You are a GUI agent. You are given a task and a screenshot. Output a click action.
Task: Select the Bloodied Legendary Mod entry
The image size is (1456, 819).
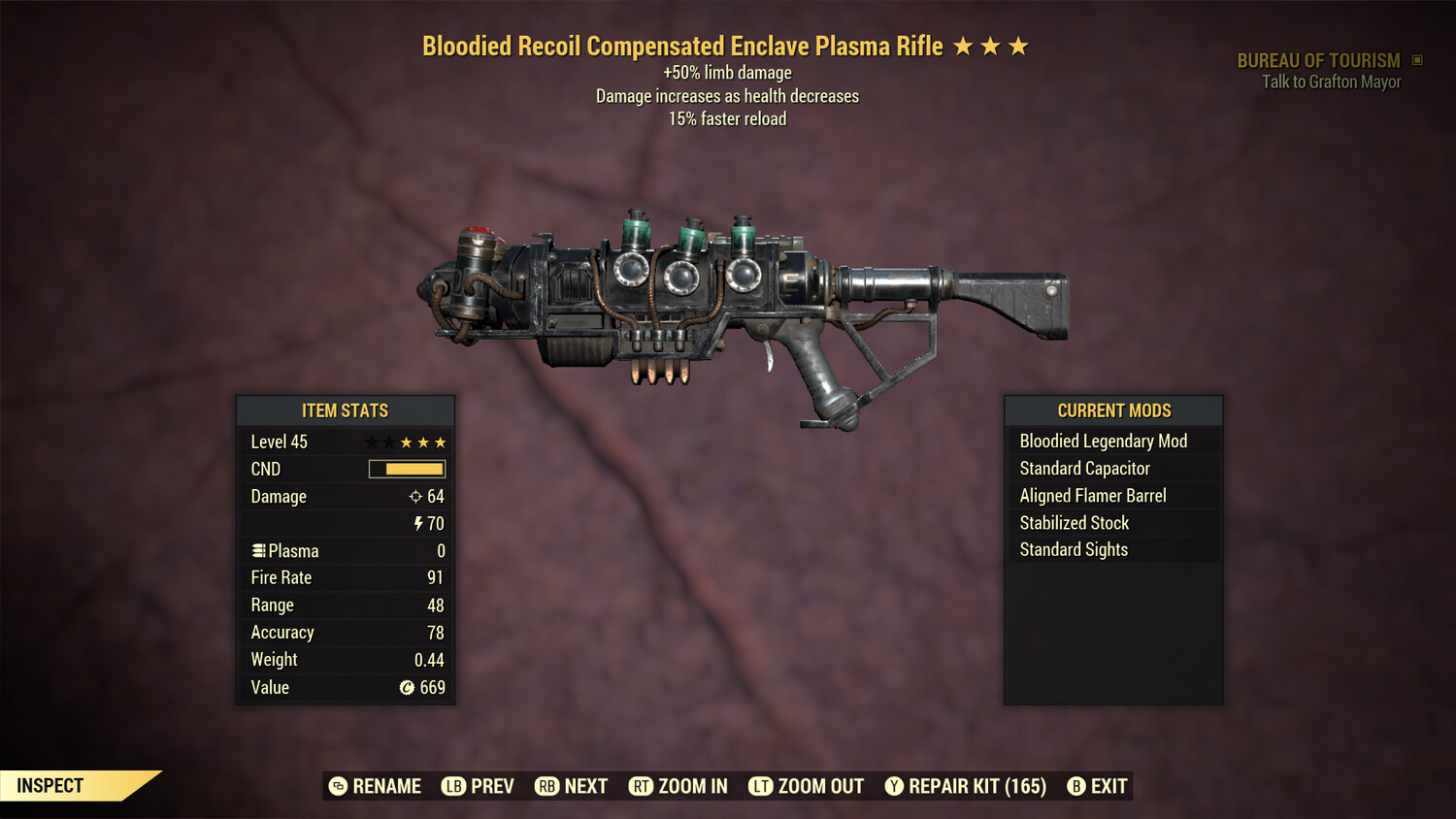click(x=1103, y=441)
